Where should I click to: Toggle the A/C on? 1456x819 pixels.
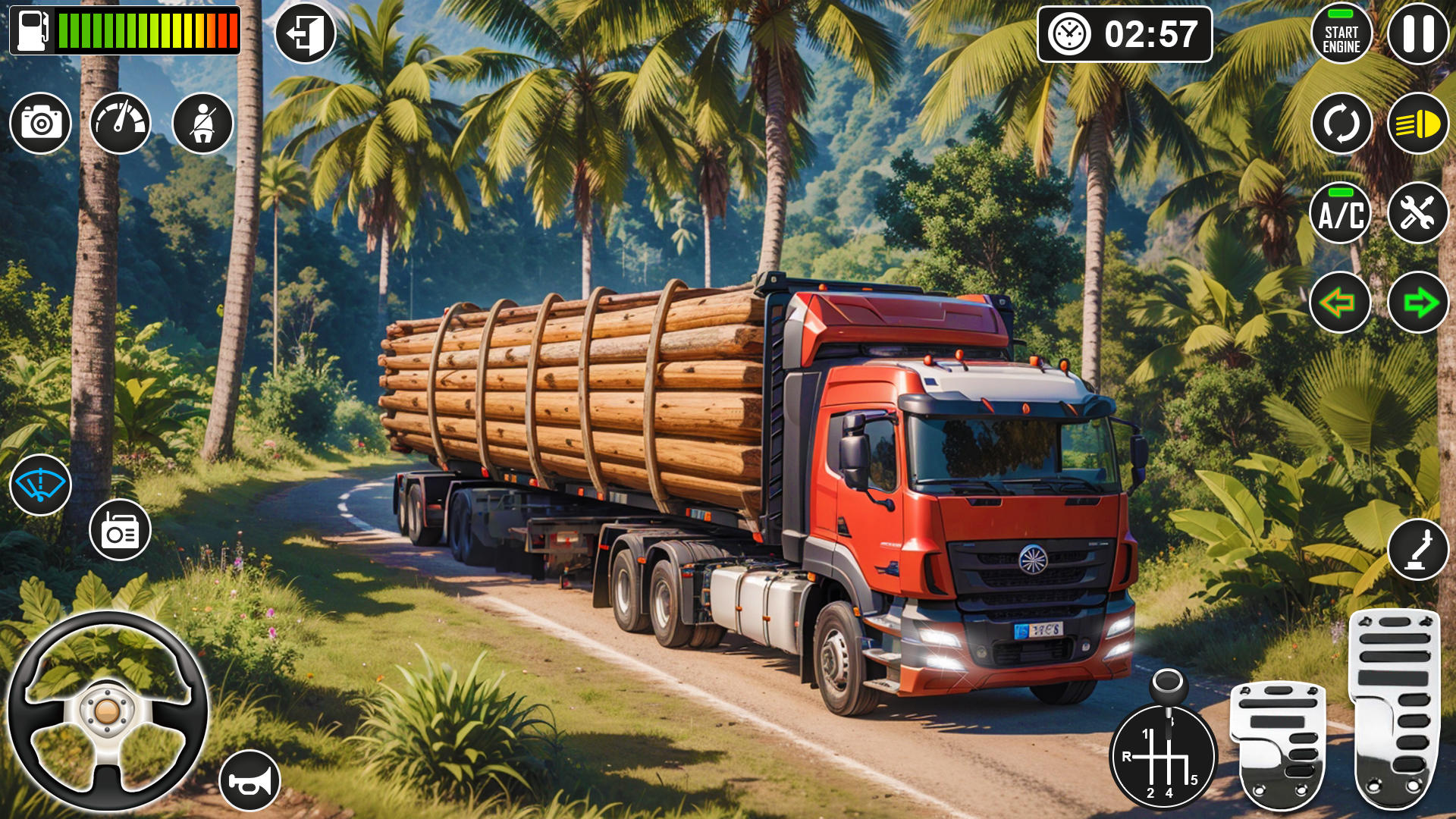tap(1340, 214)
